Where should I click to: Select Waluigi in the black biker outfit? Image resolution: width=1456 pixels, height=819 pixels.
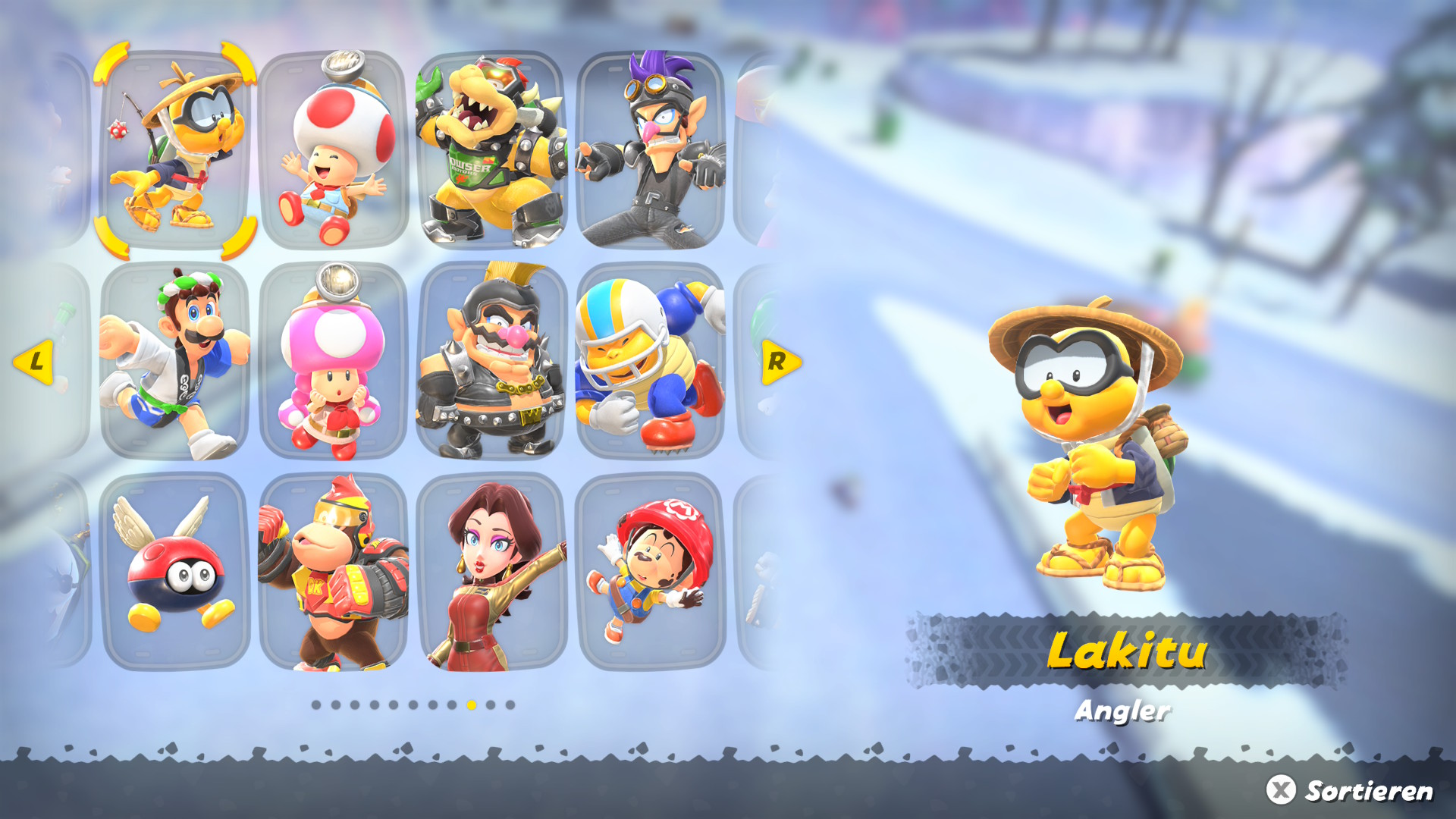pyautogui.click(x=651, y=150)
